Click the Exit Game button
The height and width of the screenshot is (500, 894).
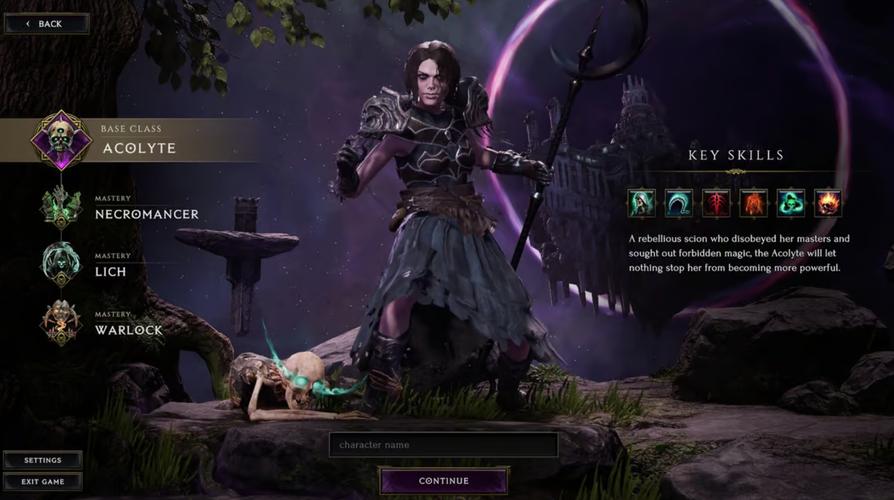[42, 481]
